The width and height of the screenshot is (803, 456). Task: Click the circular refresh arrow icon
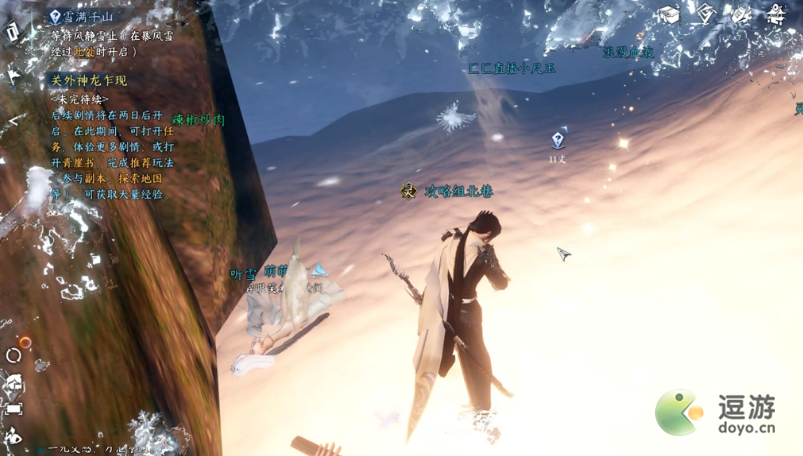pyautogui.click(x=14, y=355)
